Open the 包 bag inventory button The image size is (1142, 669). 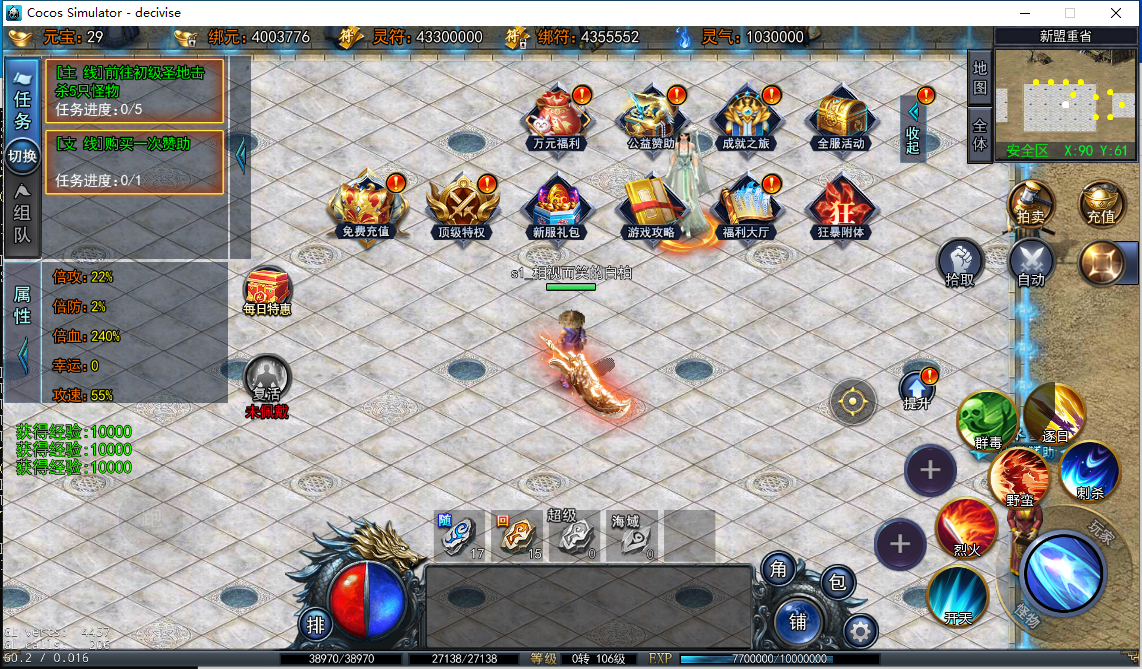838,582
